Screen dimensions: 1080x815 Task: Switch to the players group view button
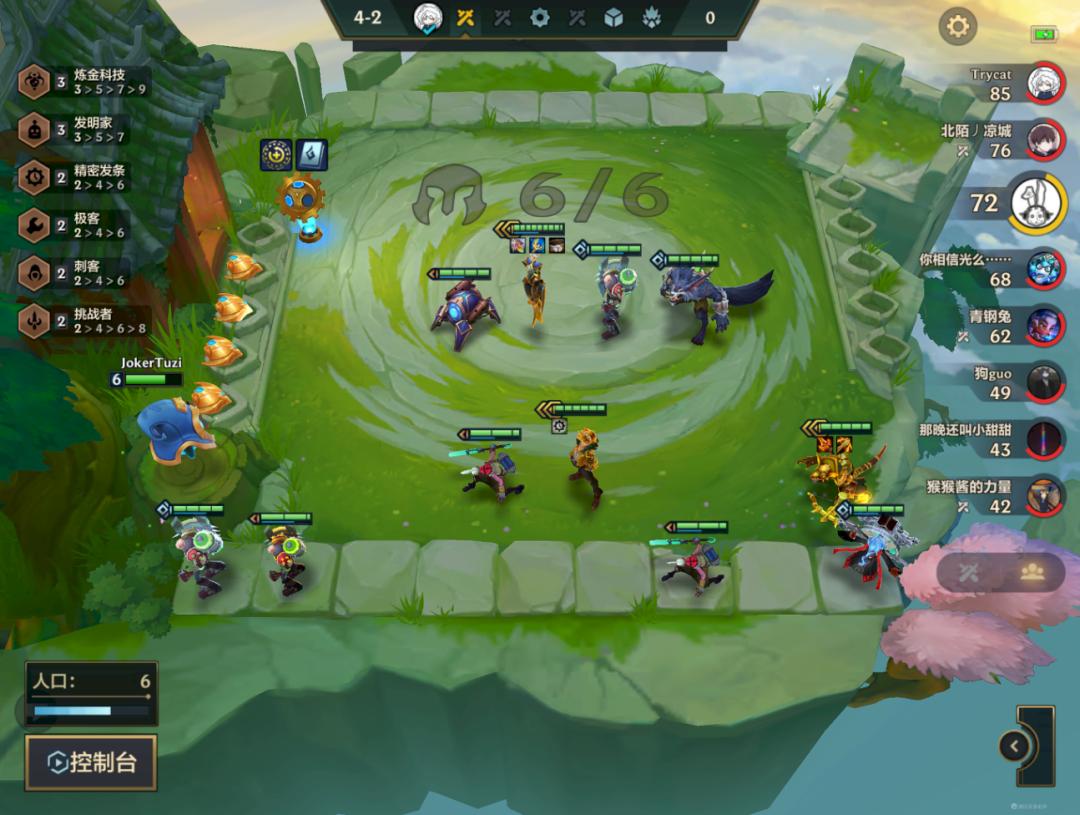click(1032, 572)
